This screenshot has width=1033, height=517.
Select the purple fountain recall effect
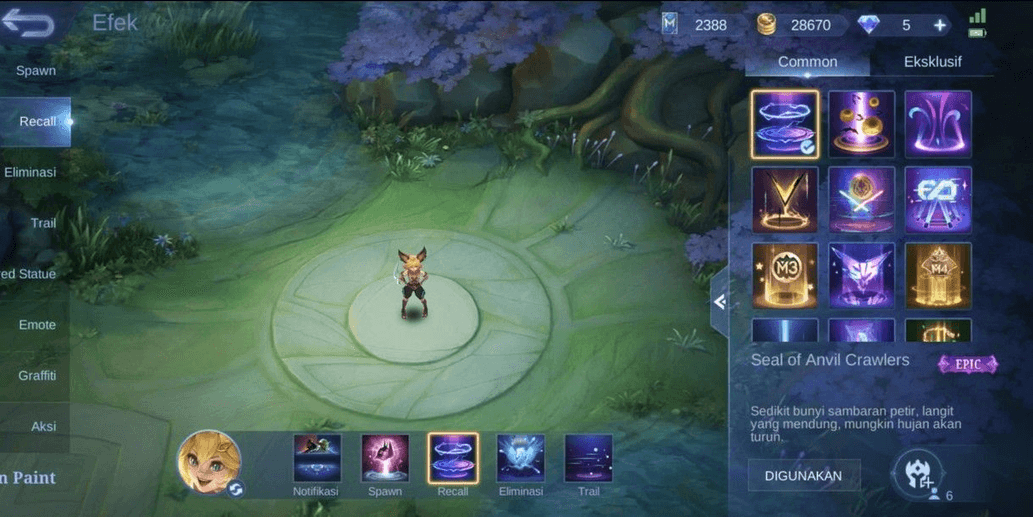click(938, 123)
